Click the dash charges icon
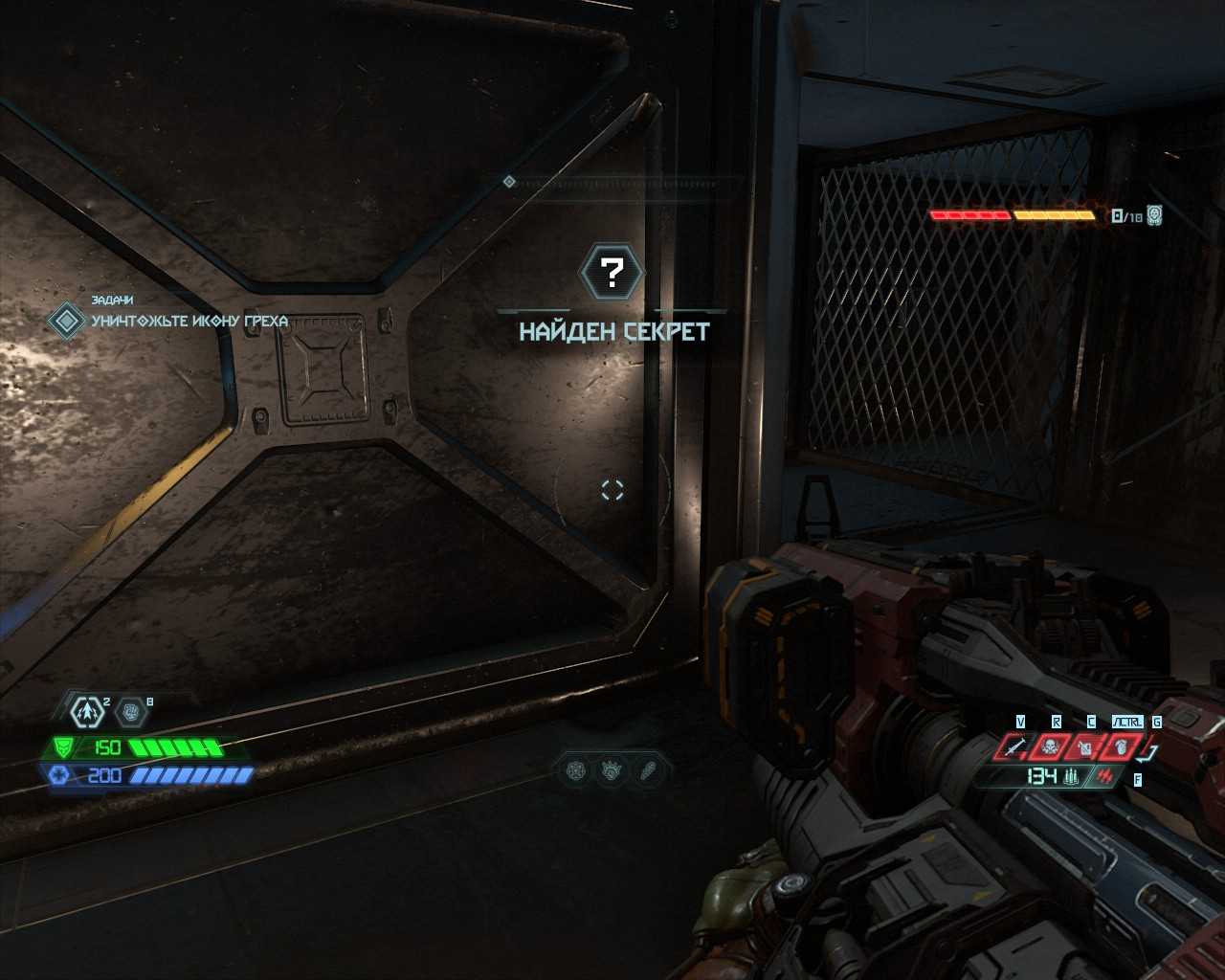The height and width of the screenshot is (980, 1225). coord(88,711)
